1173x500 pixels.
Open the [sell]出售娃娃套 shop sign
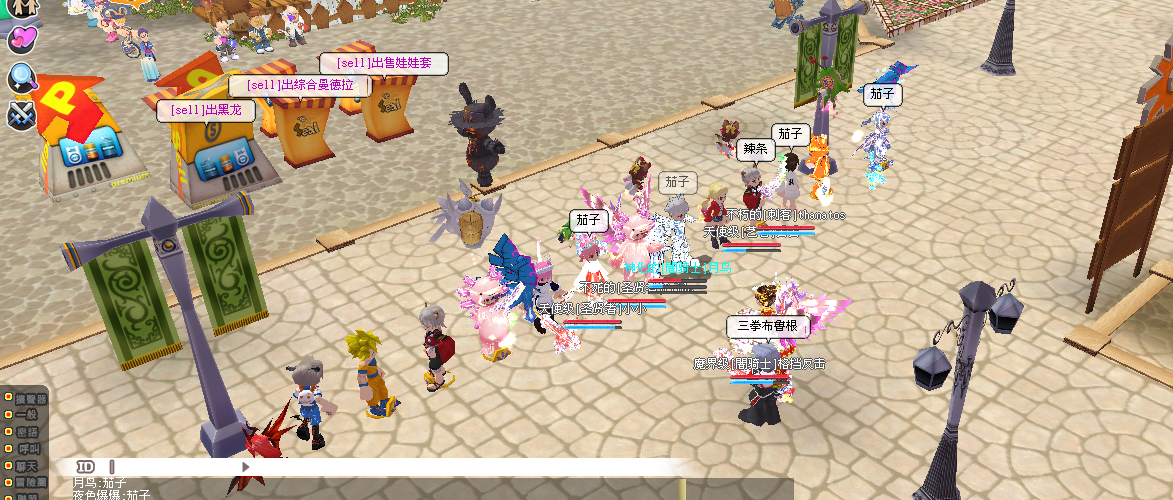(x=383, y=63)
